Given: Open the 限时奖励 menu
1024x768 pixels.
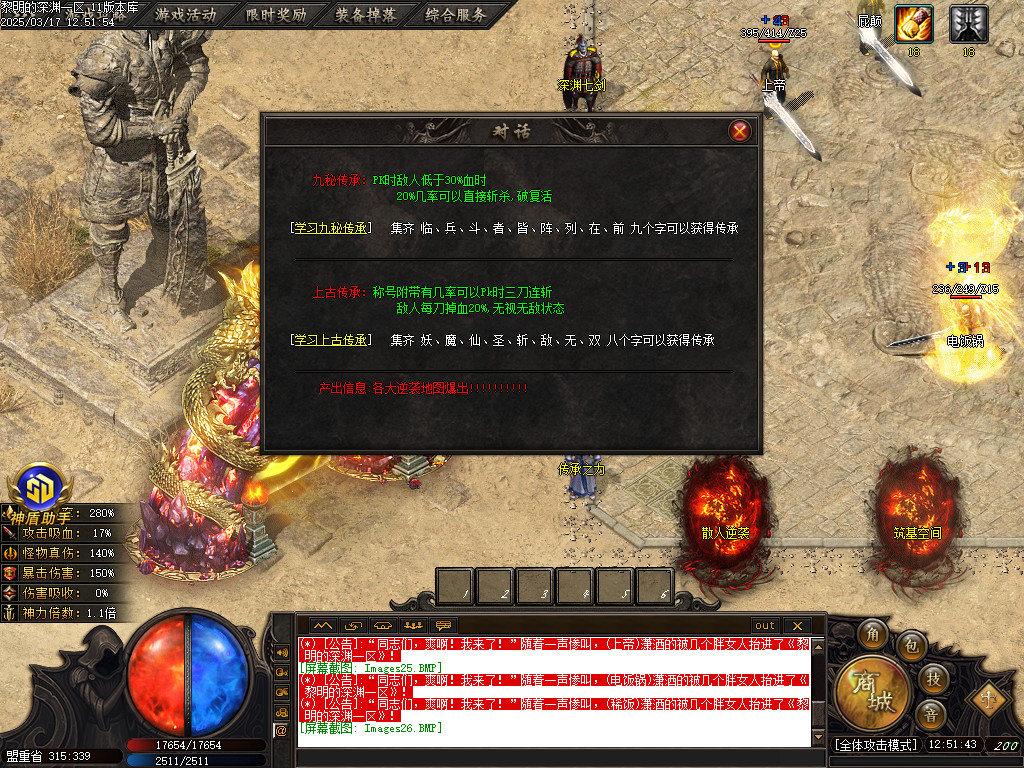Looking at the screenshot, I should coord(276,15).
